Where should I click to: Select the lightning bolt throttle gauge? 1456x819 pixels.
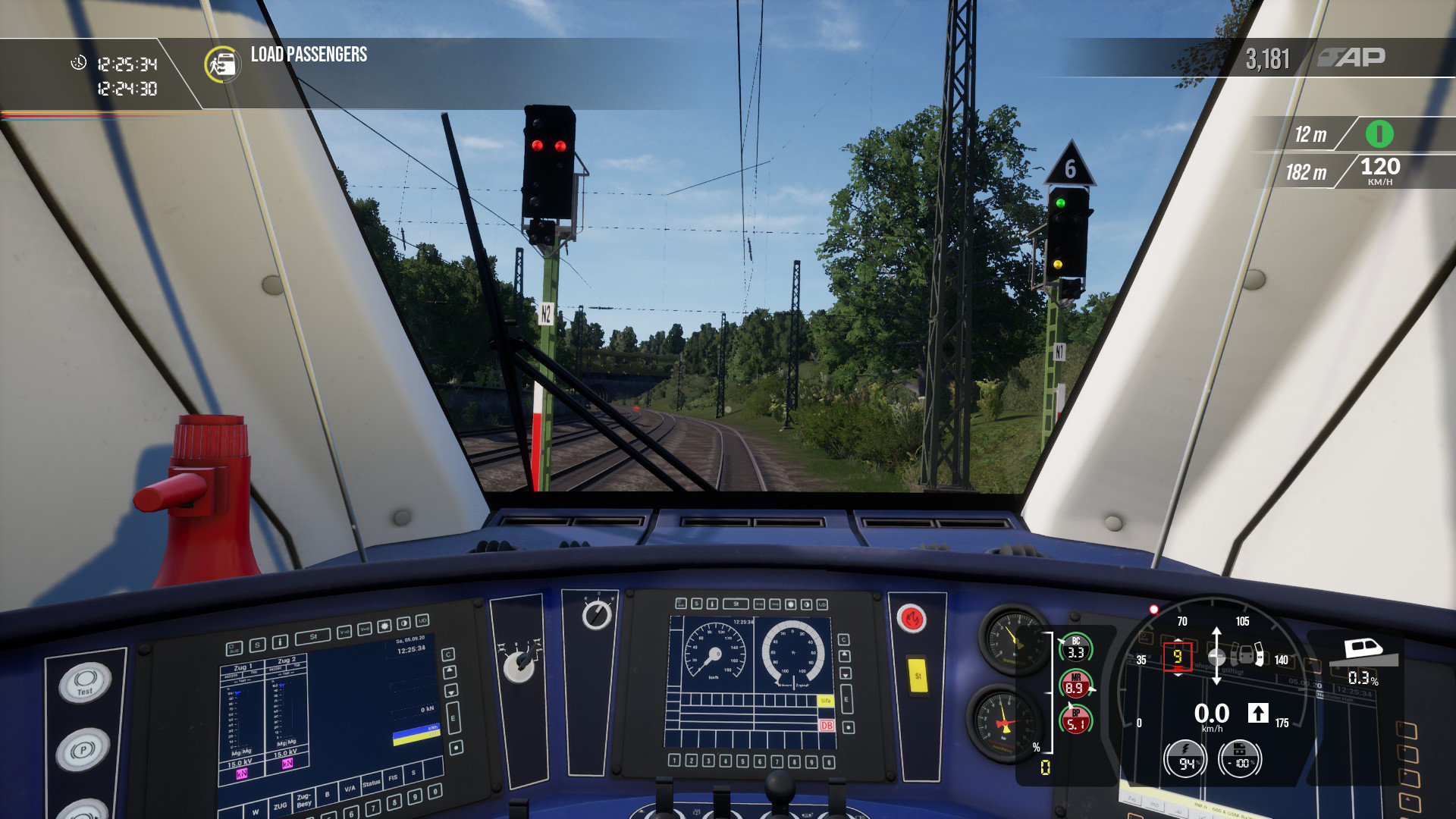pos(1186,759)
